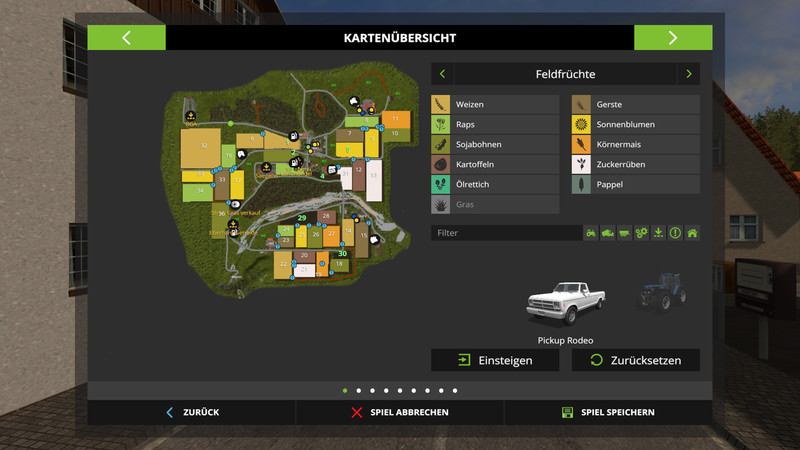The height and width of the screenshot is (450, 800).
Task: Toggle the Körnermais crop filter
Action: 635,144
